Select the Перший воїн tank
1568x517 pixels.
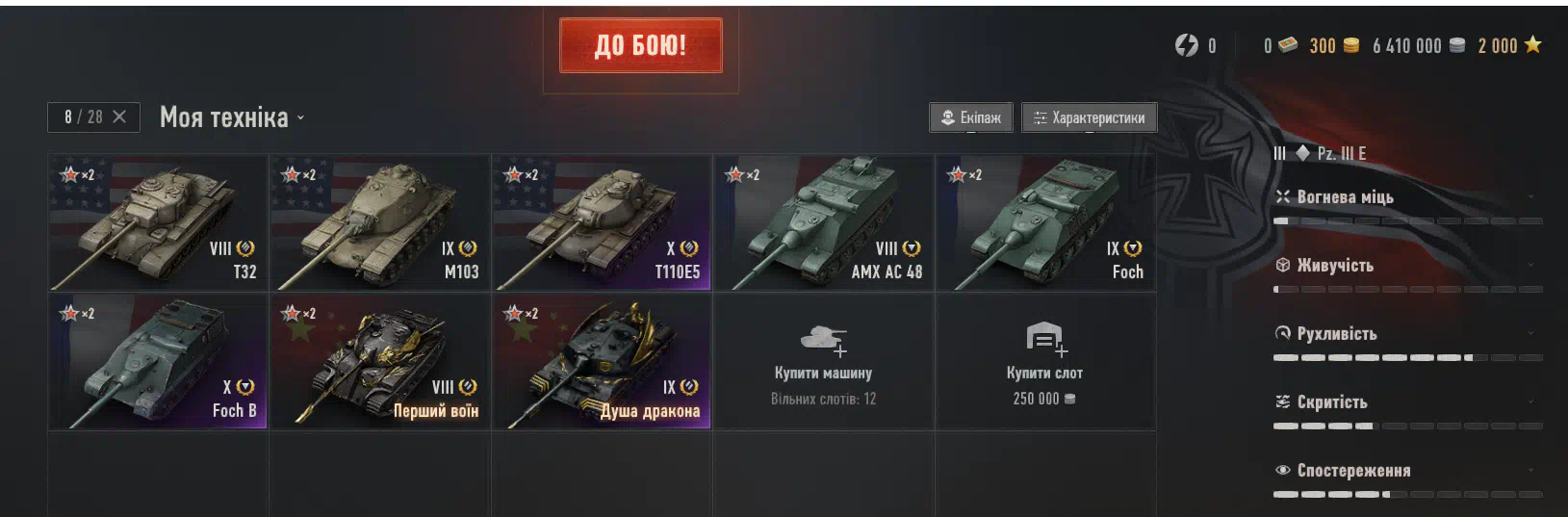[379, 361]
